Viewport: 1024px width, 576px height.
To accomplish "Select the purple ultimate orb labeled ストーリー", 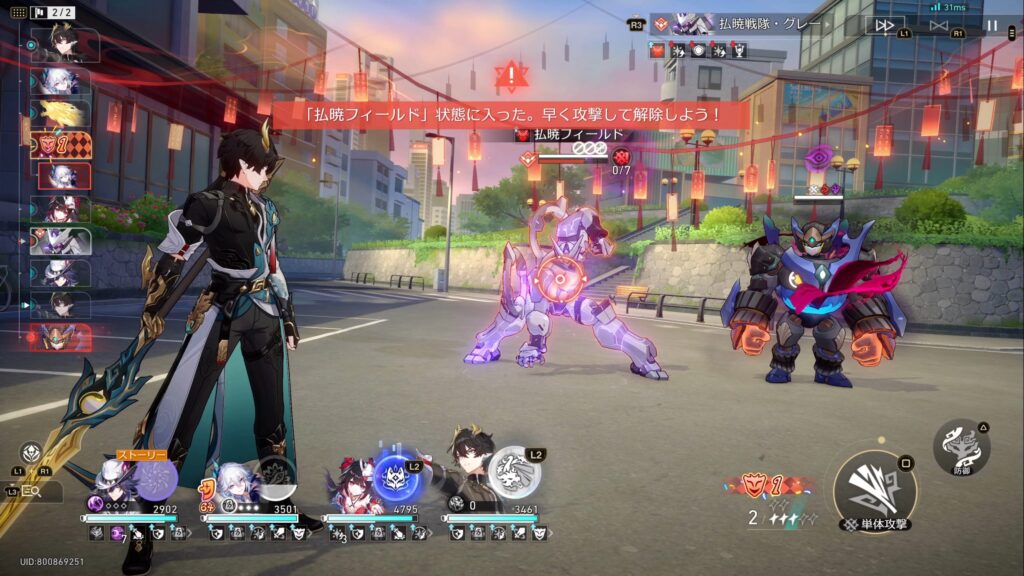I will [155, 478].
